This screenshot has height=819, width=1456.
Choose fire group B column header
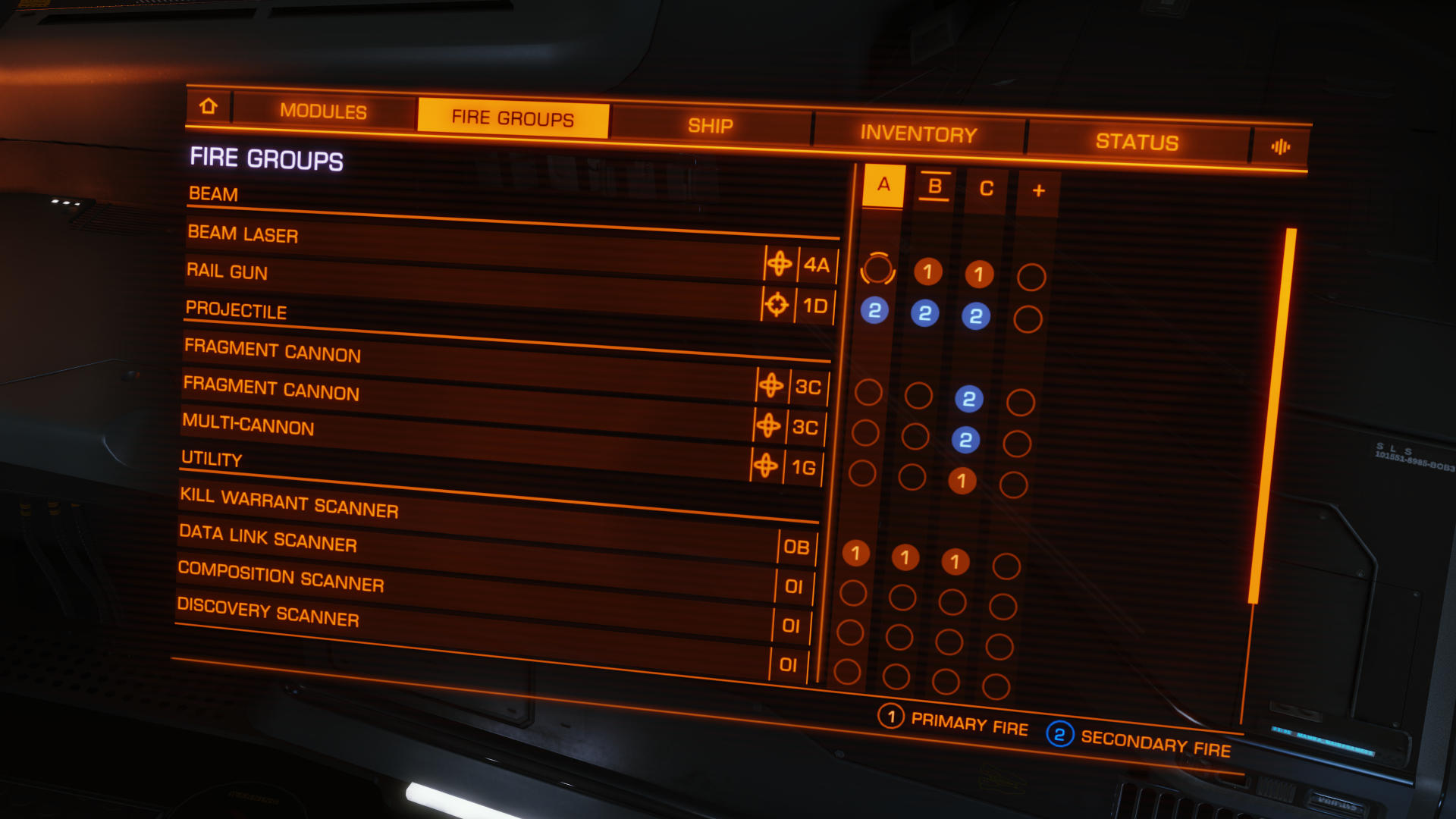(x=935, y=187)
